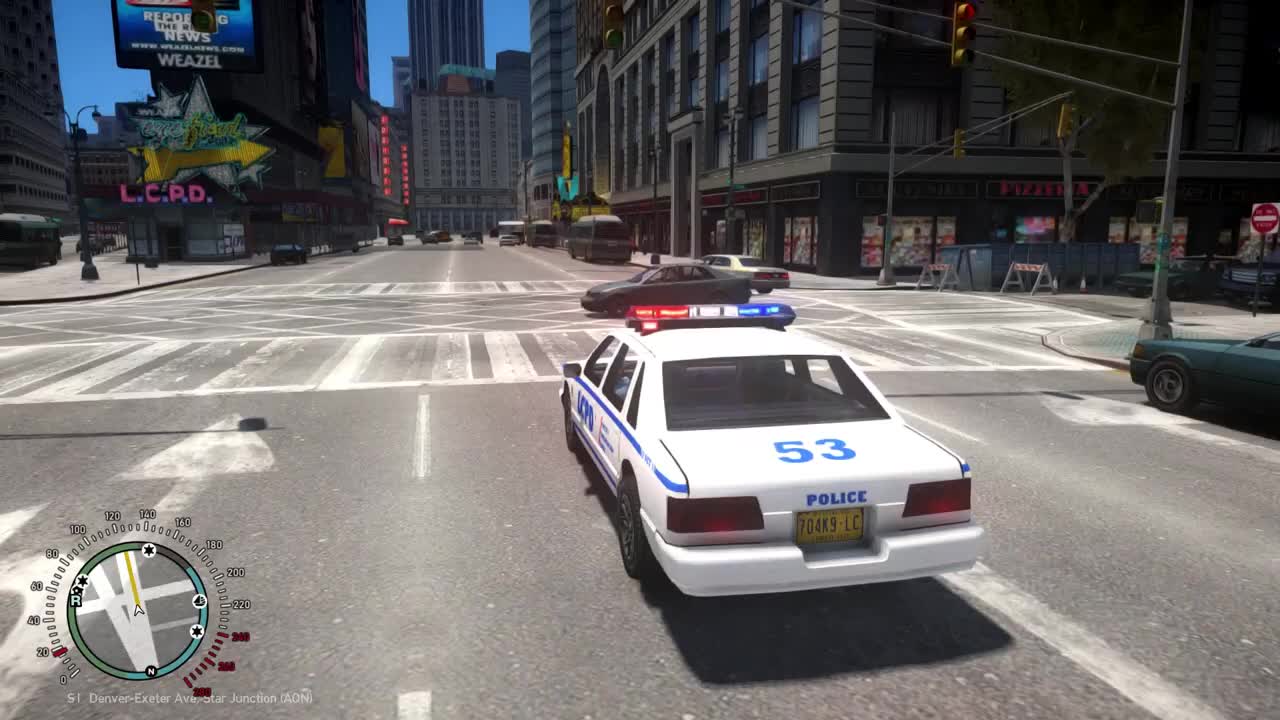Click the camera blip above the R icon

coord(79,591)
